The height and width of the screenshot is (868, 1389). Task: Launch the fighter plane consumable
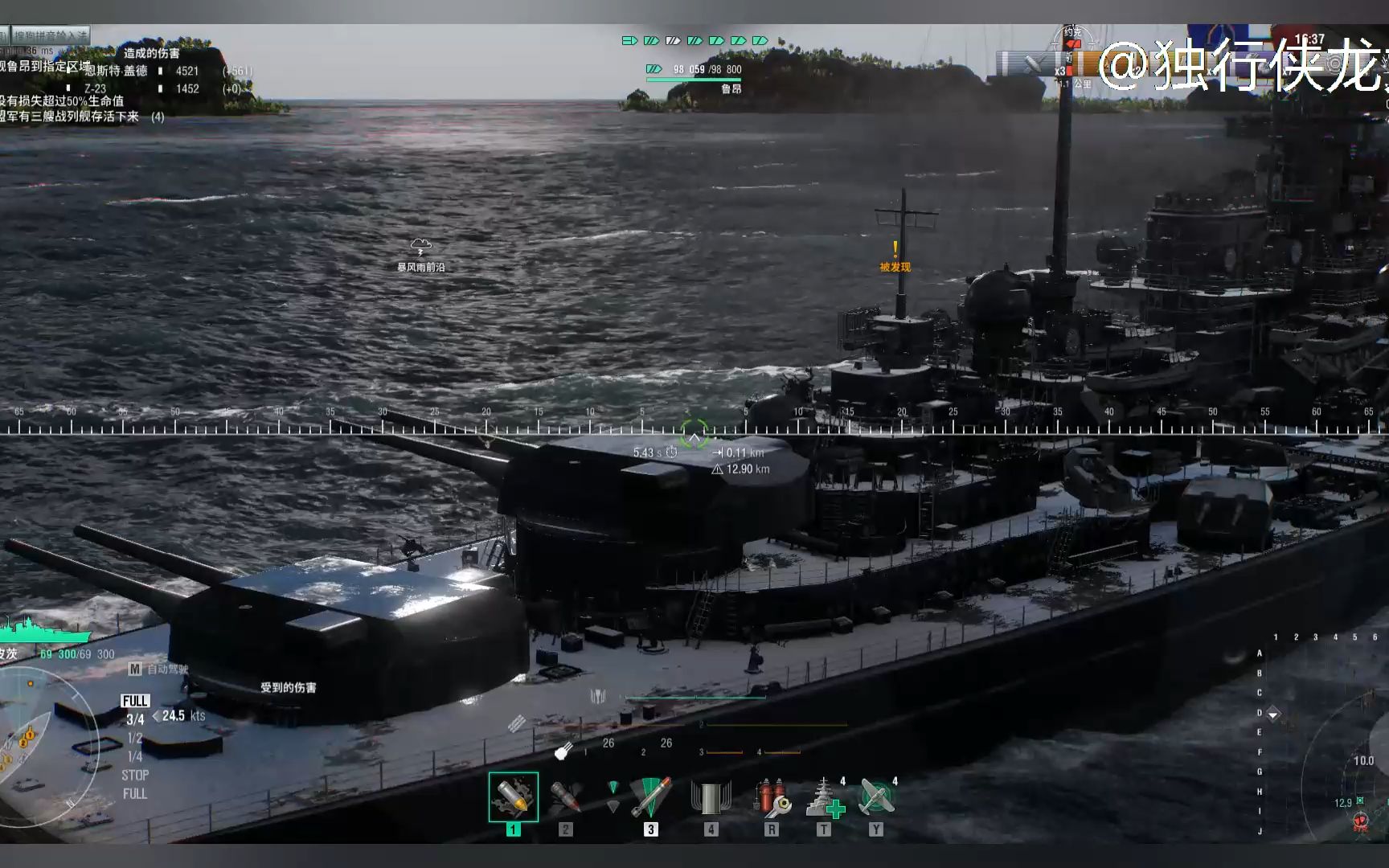(876, 796)
